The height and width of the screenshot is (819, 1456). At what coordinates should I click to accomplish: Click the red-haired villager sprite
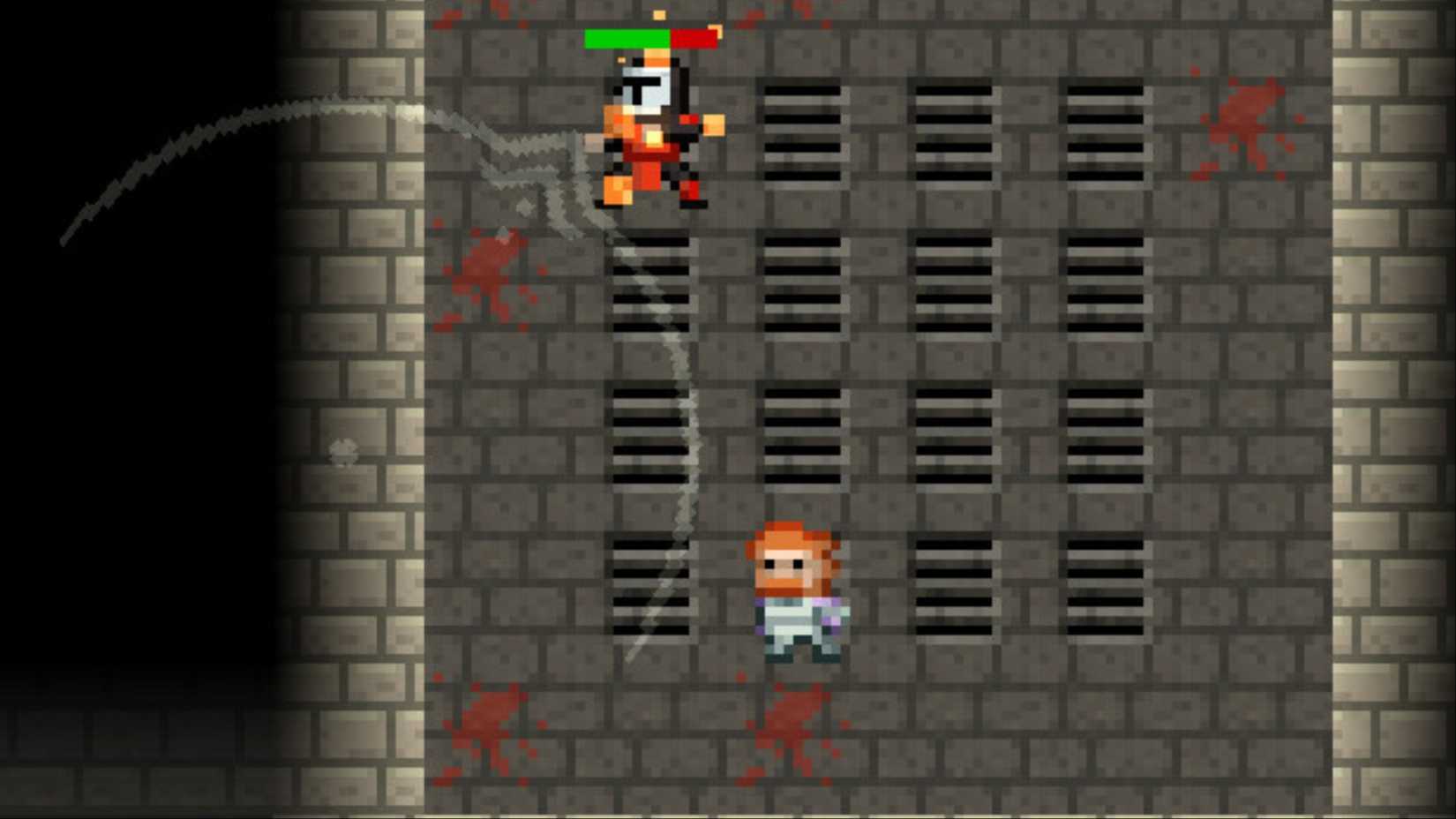point(794,591)
